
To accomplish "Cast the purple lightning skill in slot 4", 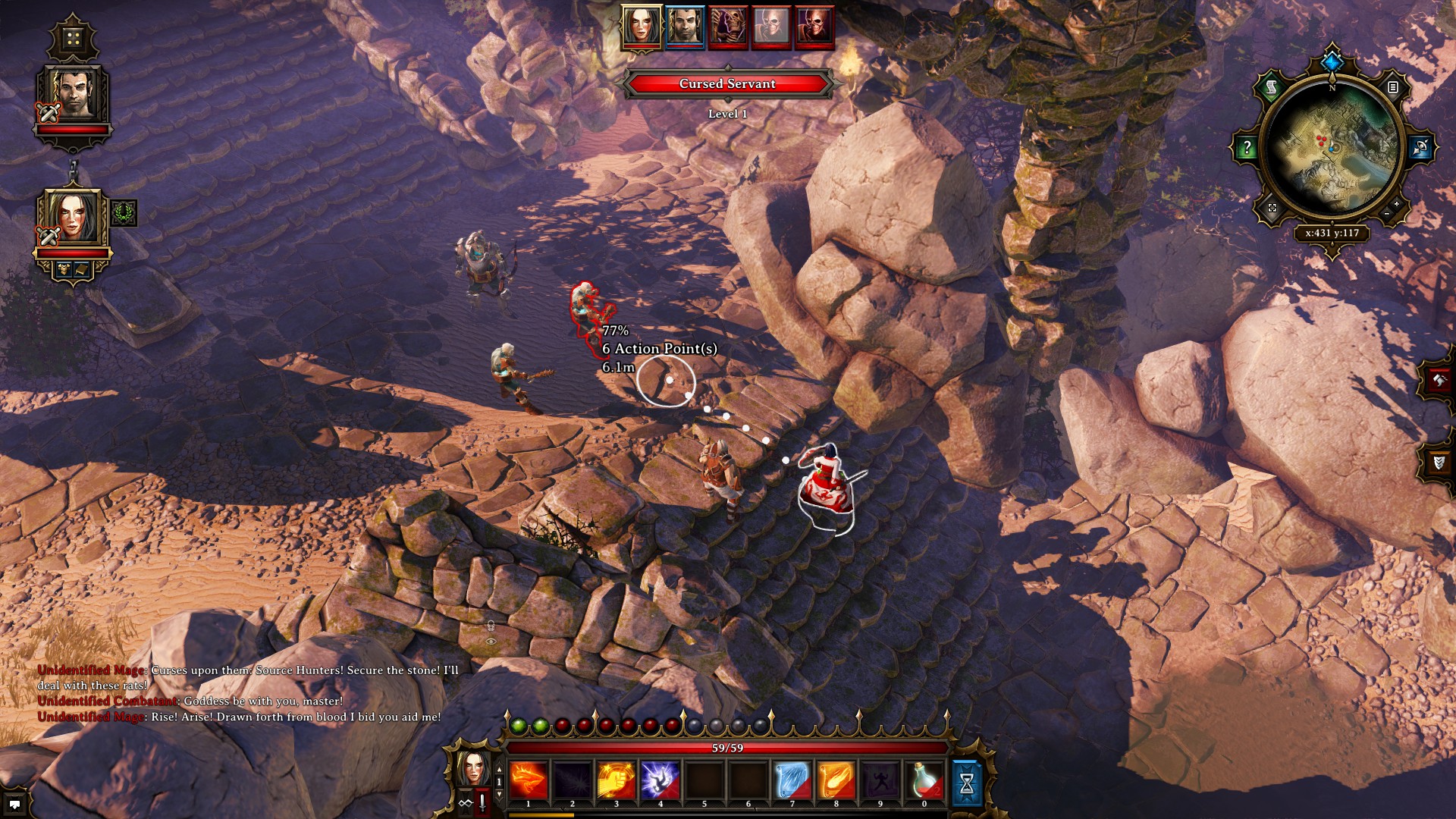I will (x=661, y=780).
